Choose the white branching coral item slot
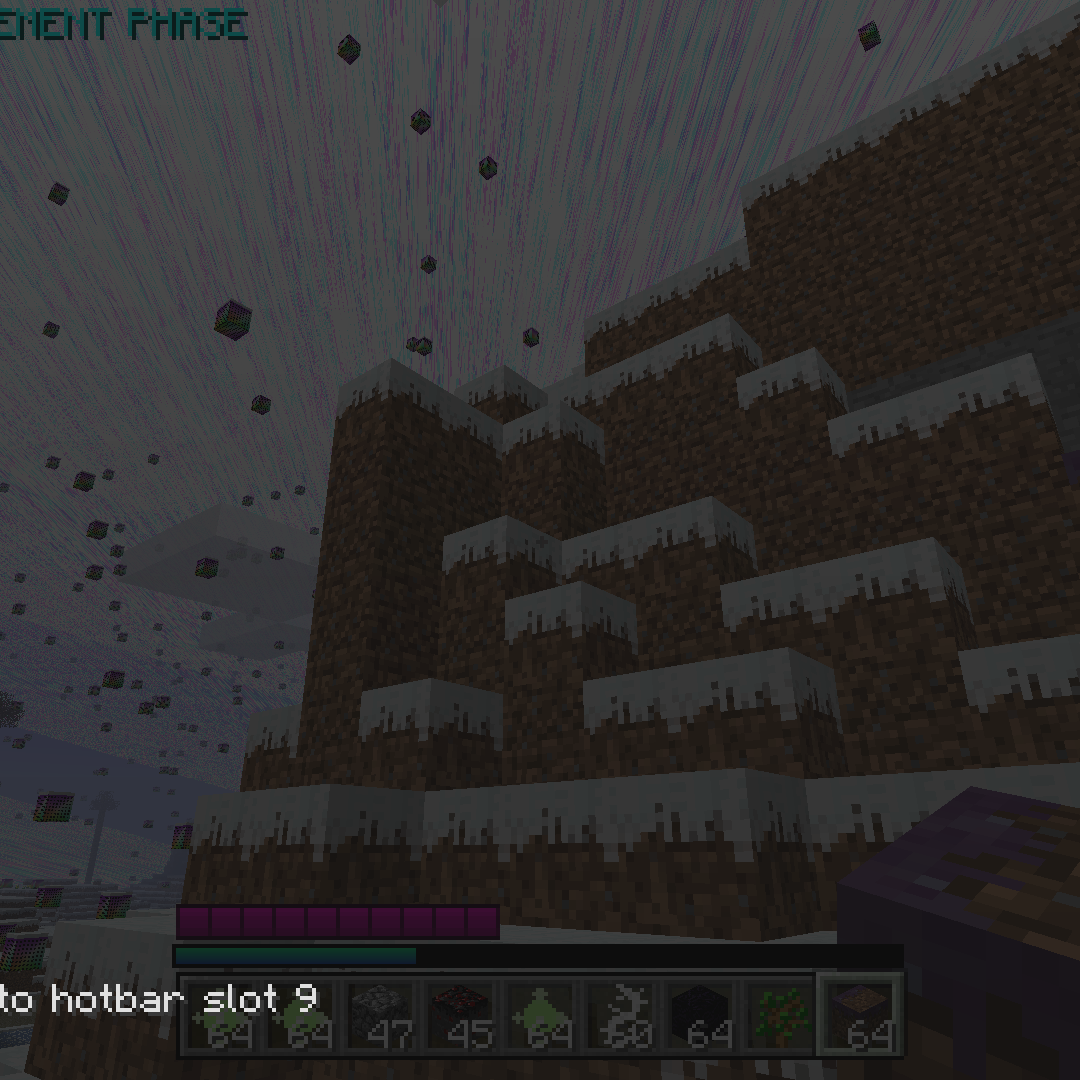The height and width of the screenshot is (1080, 1080). pos(620,1014)
